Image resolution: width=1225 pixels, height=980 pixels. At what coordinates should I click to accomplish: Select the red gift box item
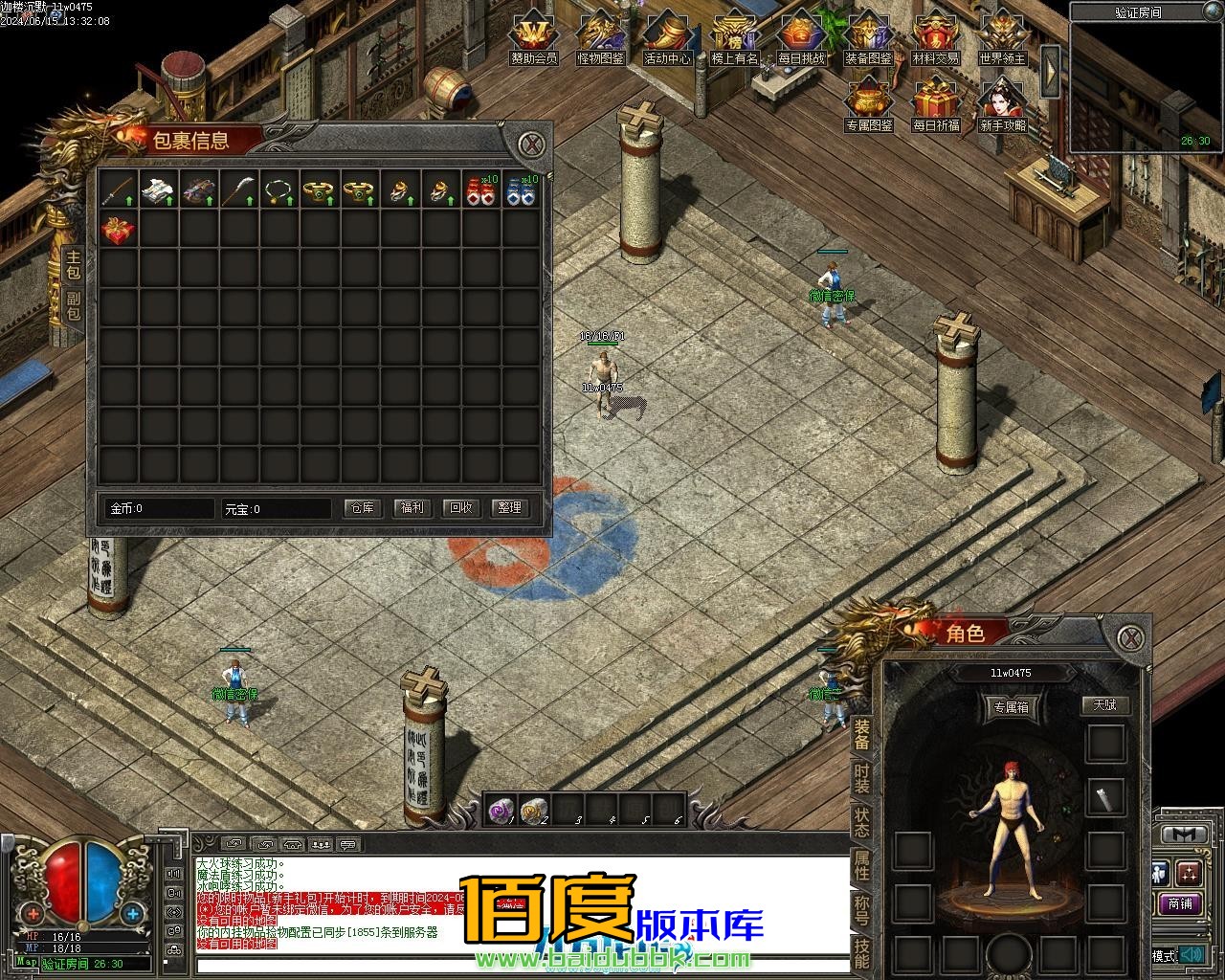[119, 230]
